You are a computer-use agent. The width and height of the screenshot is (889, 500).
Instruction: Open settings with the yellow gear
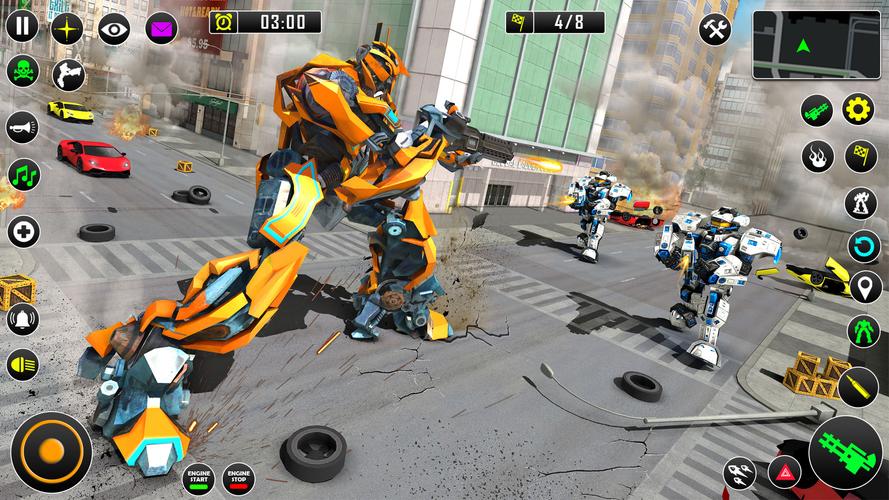(858, 109)
